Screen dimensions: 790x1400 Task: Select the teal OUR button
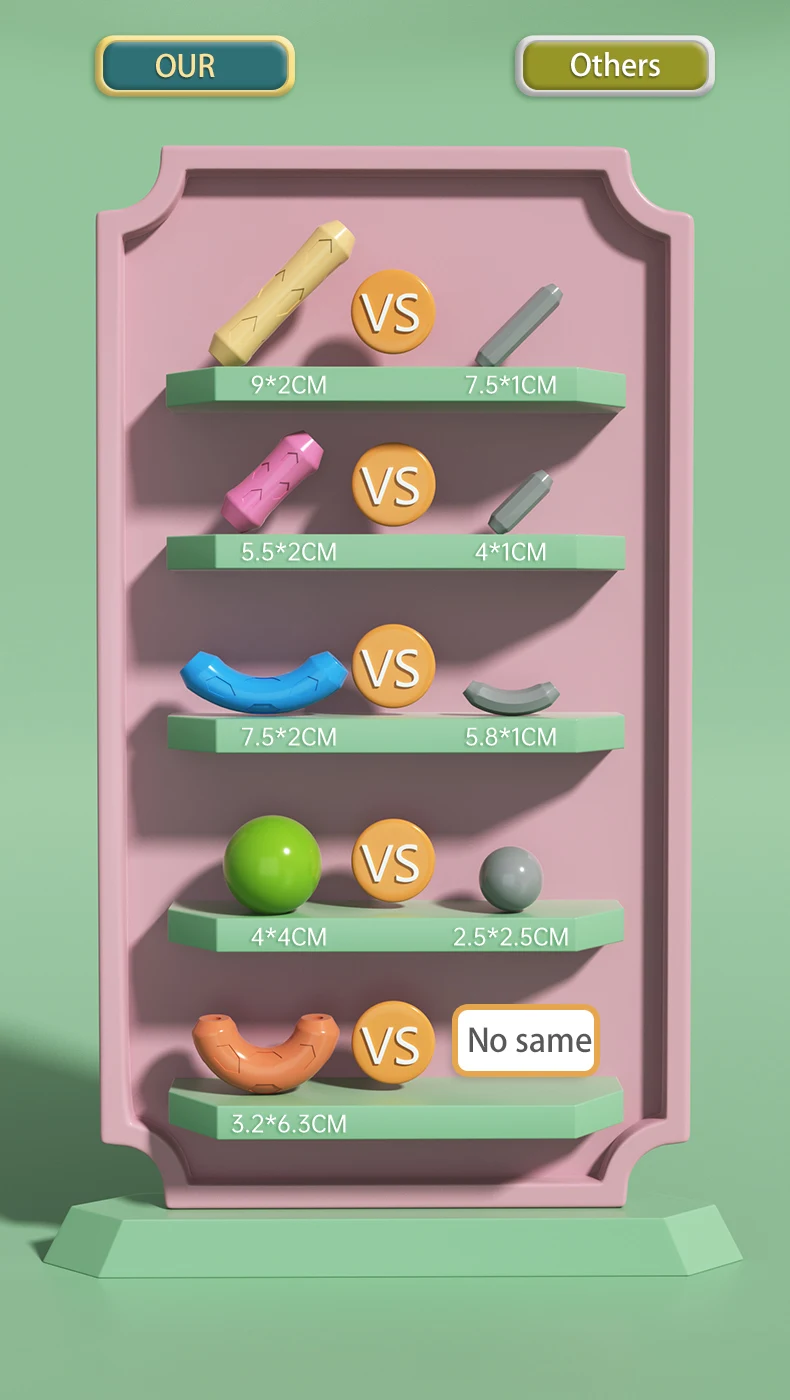point(195,66)
